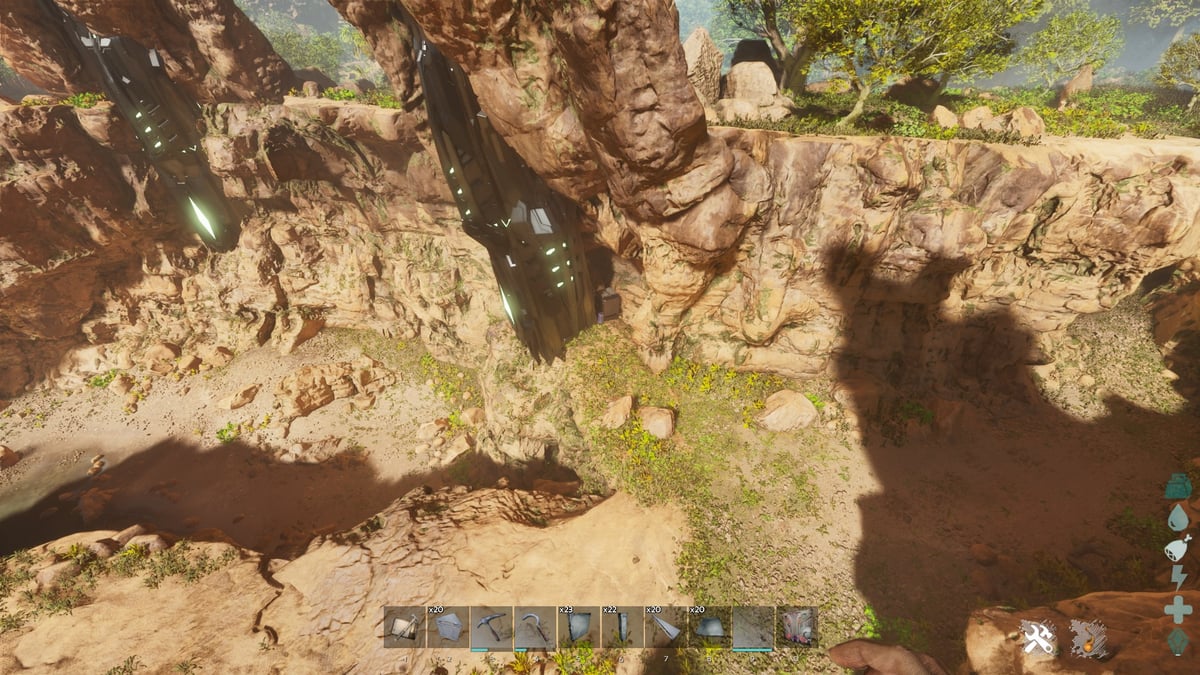Pick the triangular ramp piece in the hotbar

[x=665, y=627]
